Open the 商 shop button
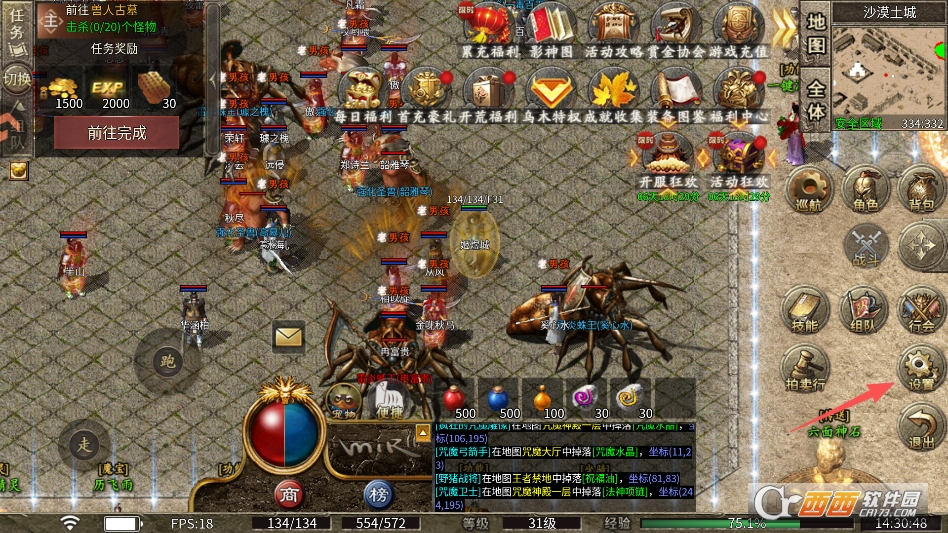 click(290, 492)
